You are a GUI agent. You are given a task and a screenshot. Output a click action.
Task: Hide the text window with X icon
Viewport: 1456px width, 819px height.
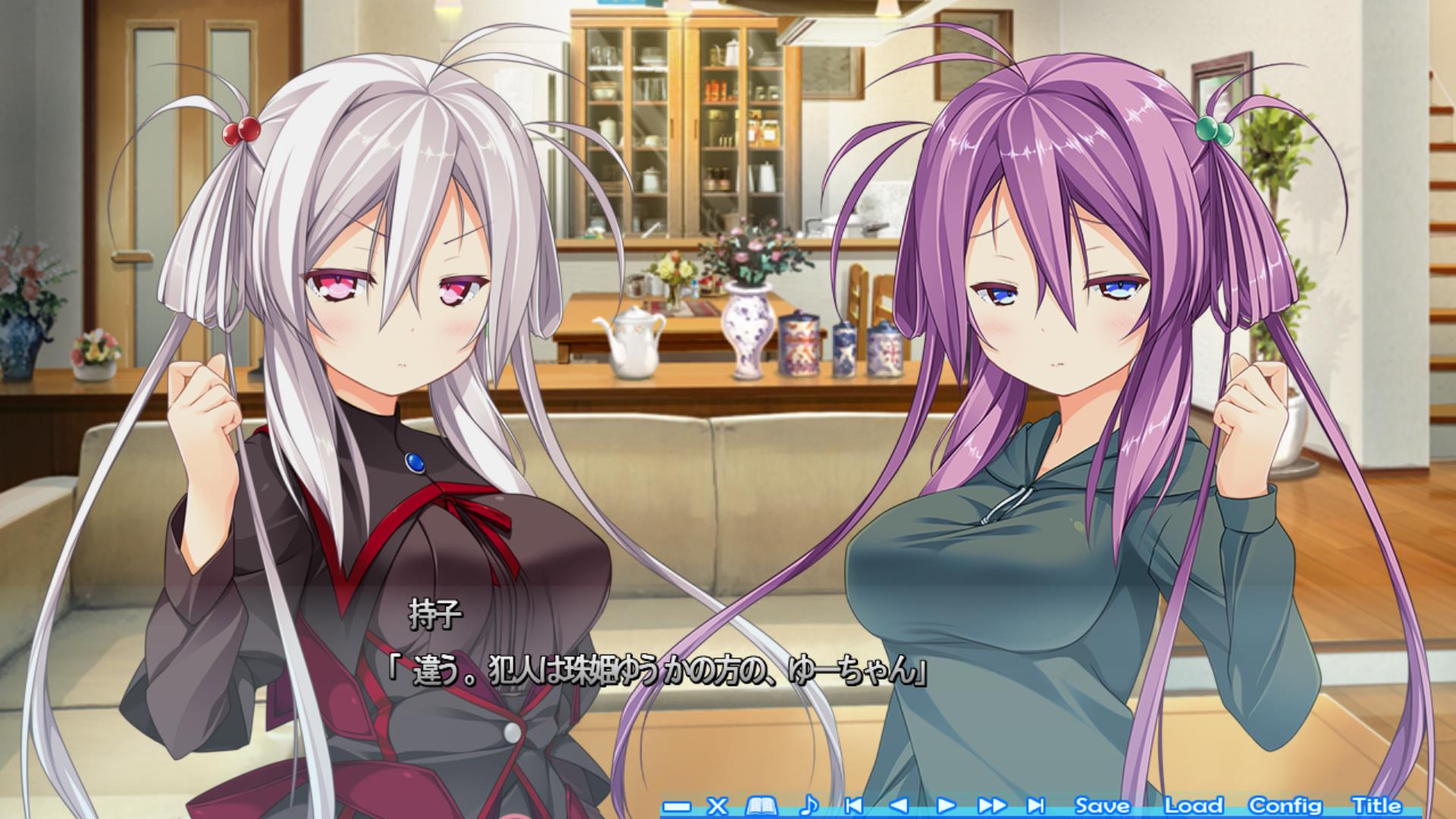(717, 805)
